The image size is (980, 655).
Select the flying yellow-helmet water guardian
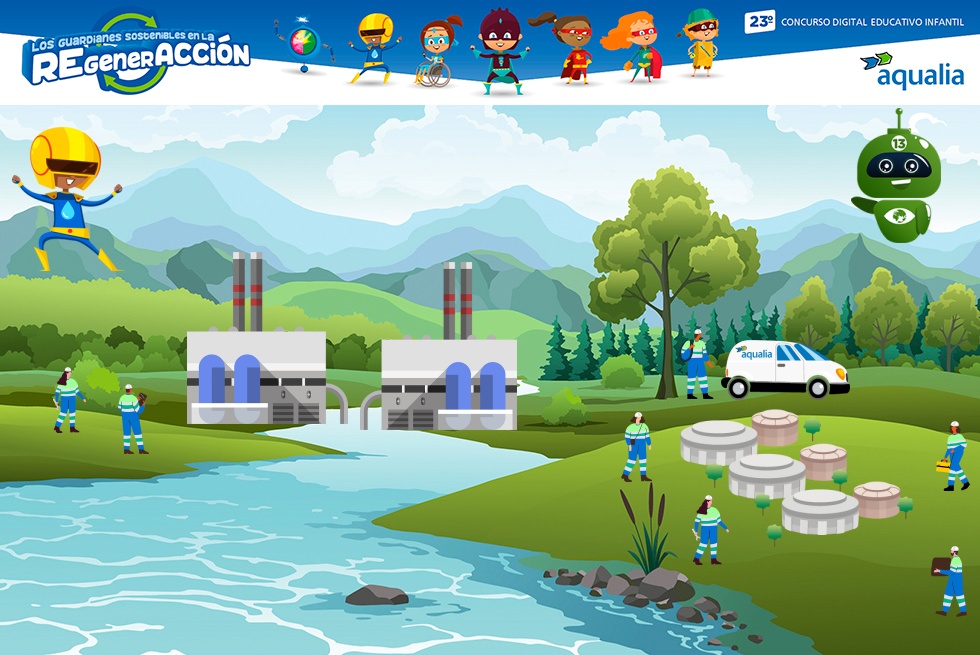coord(68,197)
